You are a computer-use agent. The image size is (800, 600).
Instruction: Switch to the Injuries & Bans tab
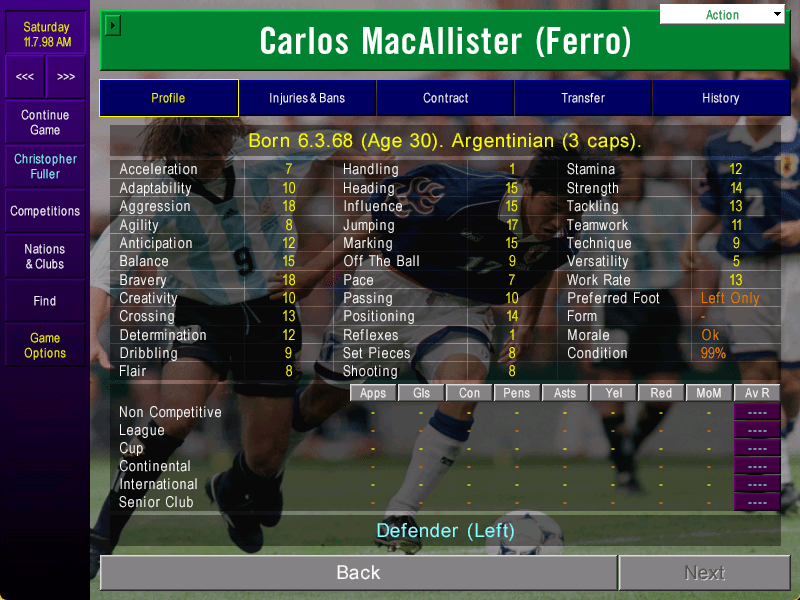tap(307, 98)
